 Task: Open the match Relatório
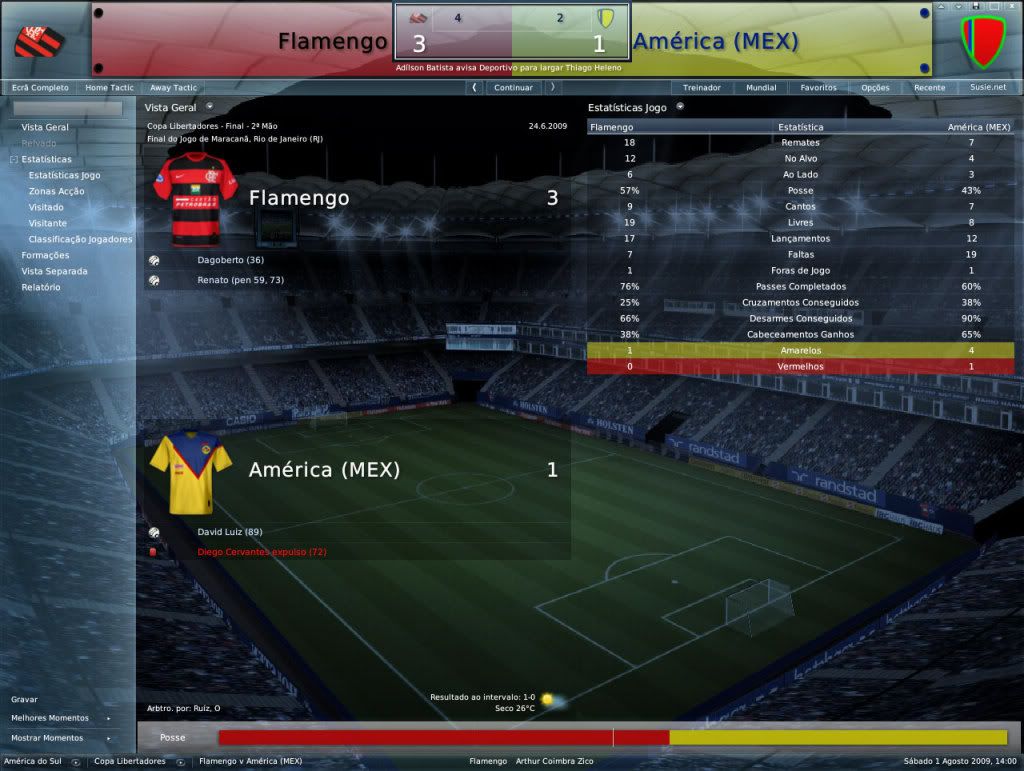point(41,287)
